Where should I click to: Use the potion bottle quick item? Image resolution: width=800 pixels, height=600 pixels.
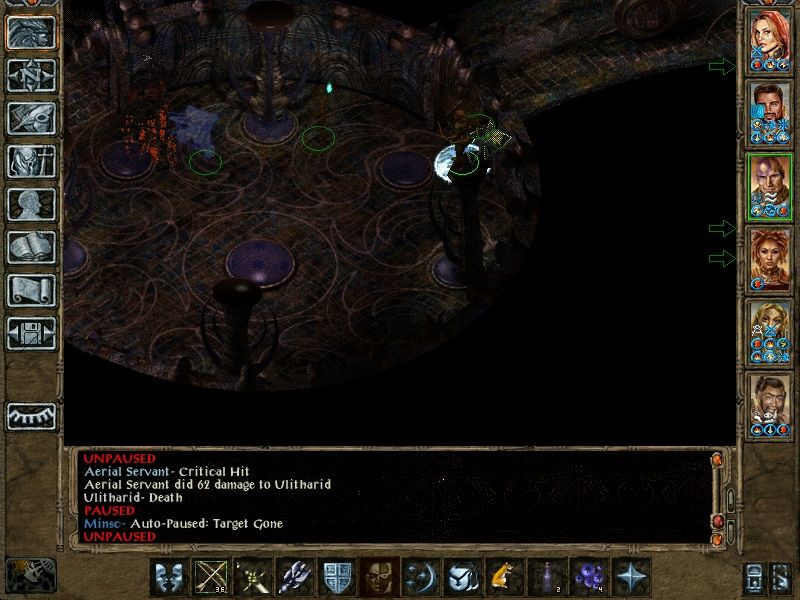coord(548,577)
